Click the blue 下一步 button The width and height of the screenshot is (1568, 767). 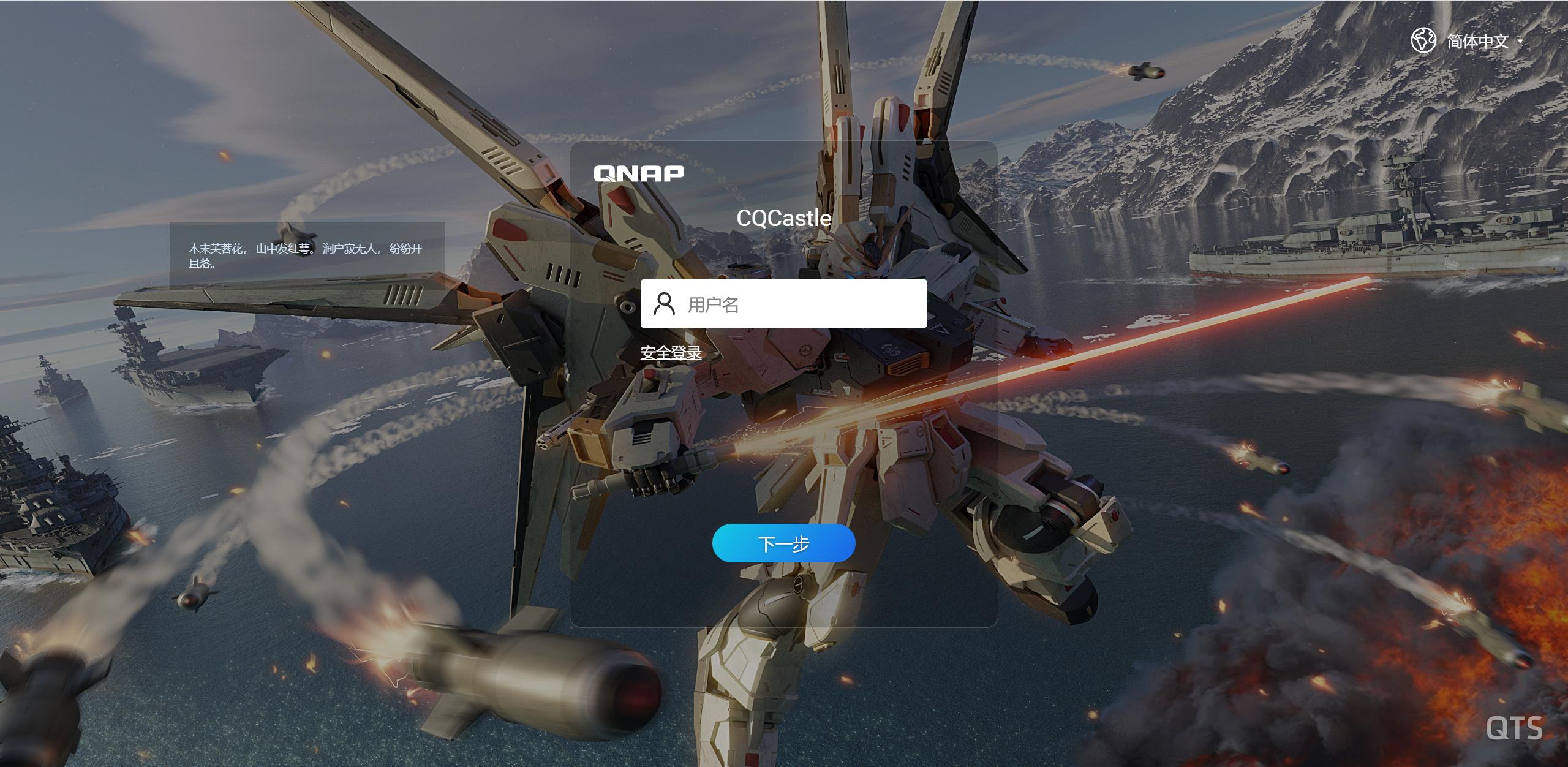(783, 543)
